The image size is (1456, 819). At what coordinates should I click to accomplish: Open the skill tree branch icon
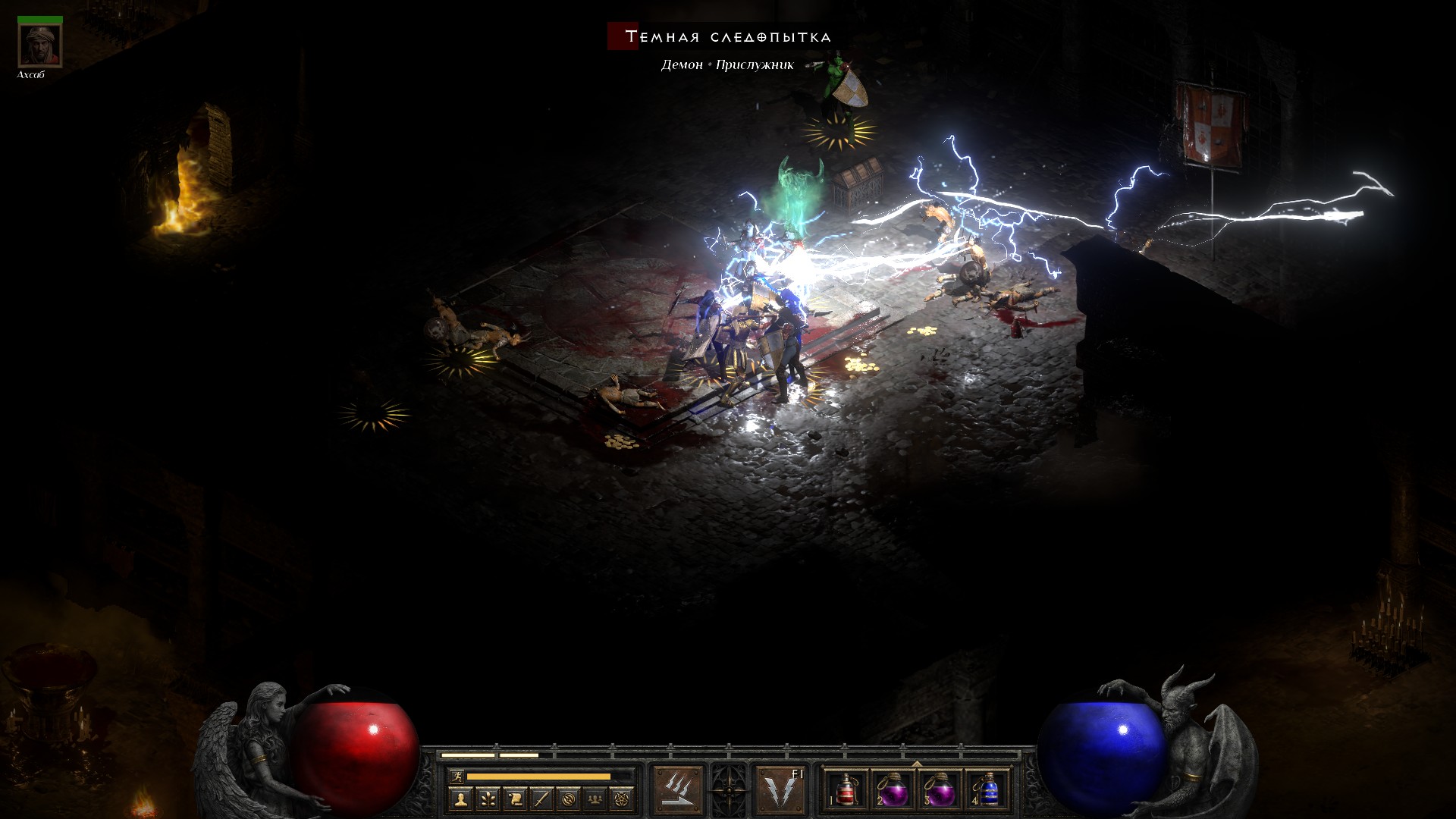click(488, 799)
